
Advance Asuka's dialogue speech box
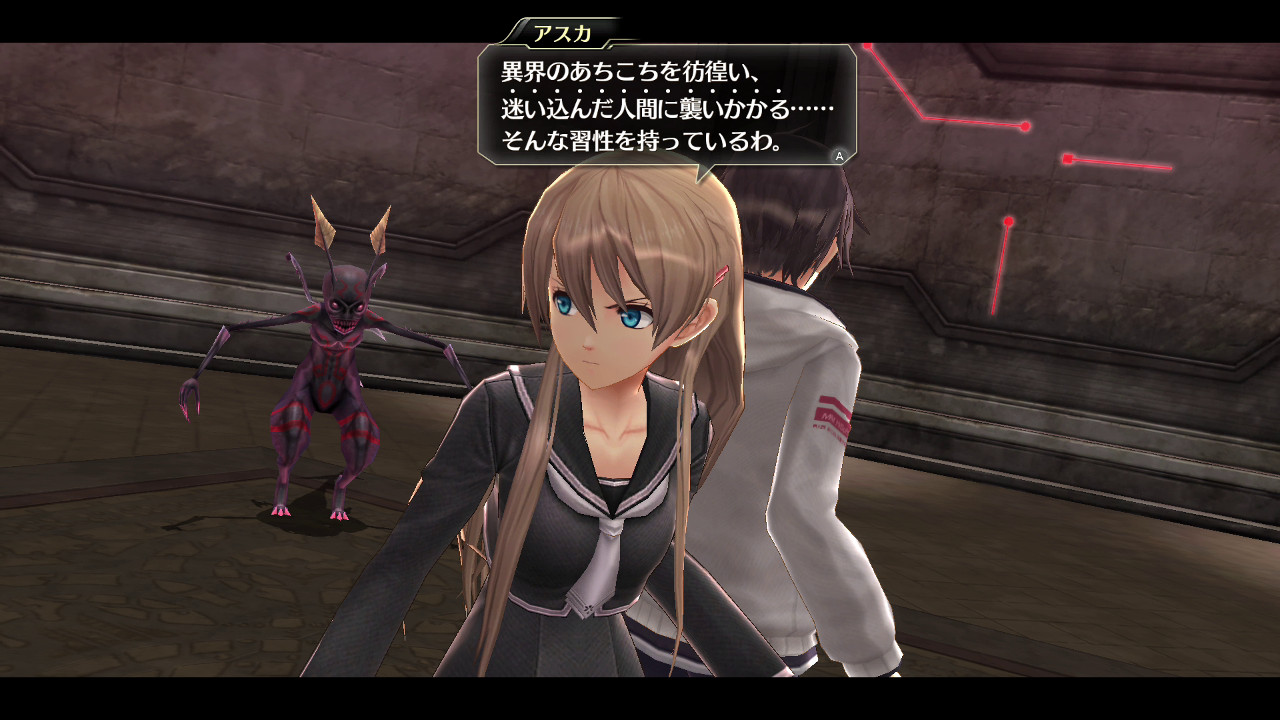click(x=839, y=155)
